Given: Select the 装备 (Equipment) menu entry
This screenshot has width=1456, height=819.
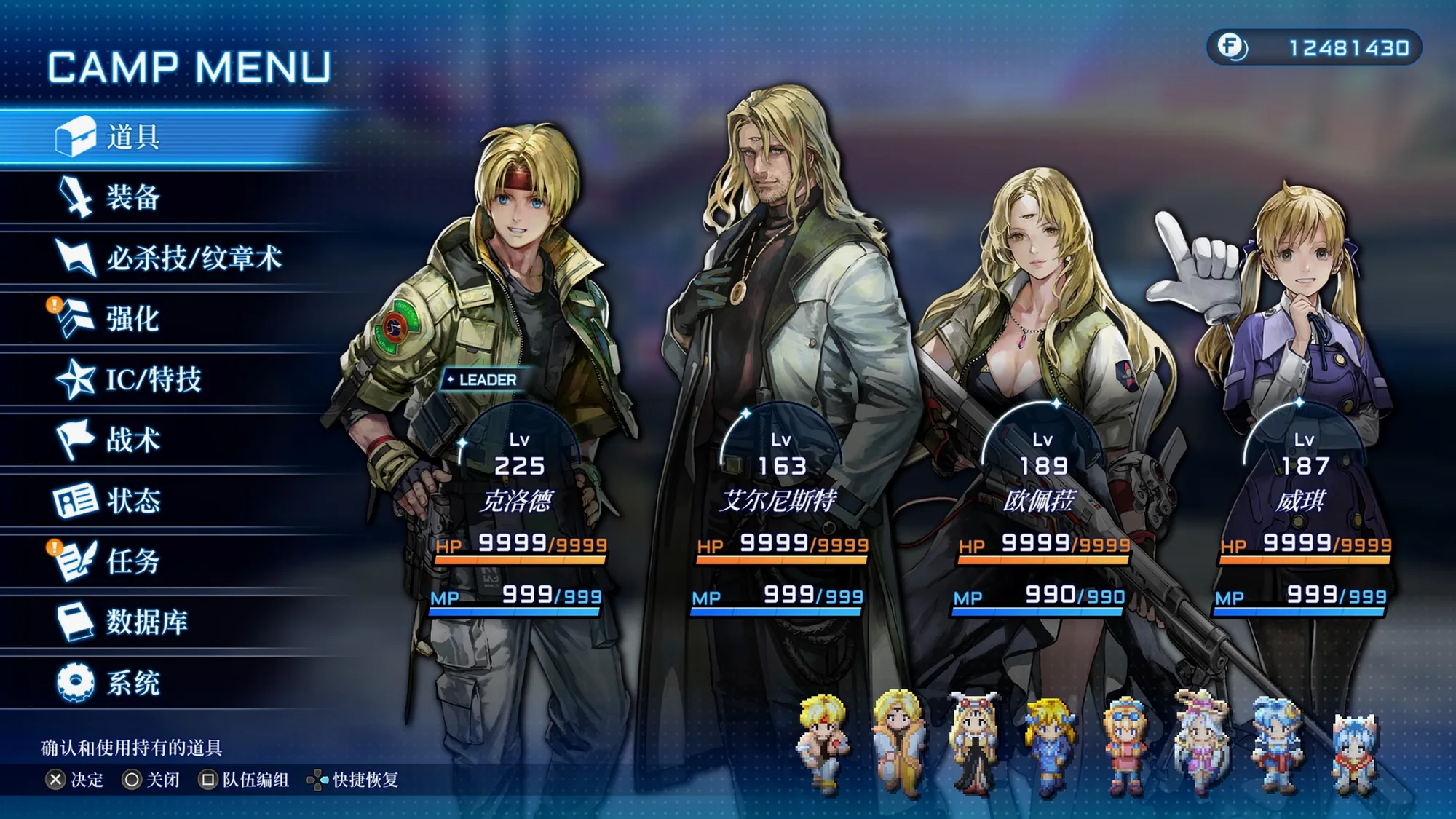Looking at the screenshot, I should [x=135, y=197].
